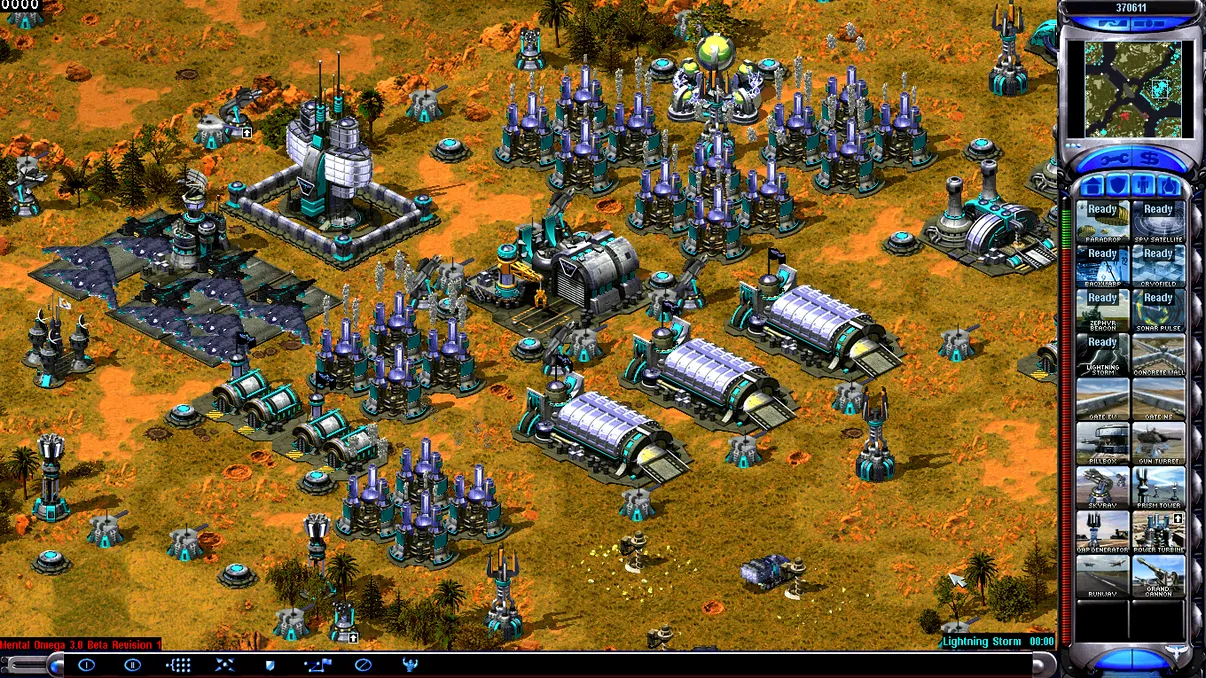1206x678 pixels.
Task: Launch the ready Lightning Storm superweapon
Action: 1102,354
